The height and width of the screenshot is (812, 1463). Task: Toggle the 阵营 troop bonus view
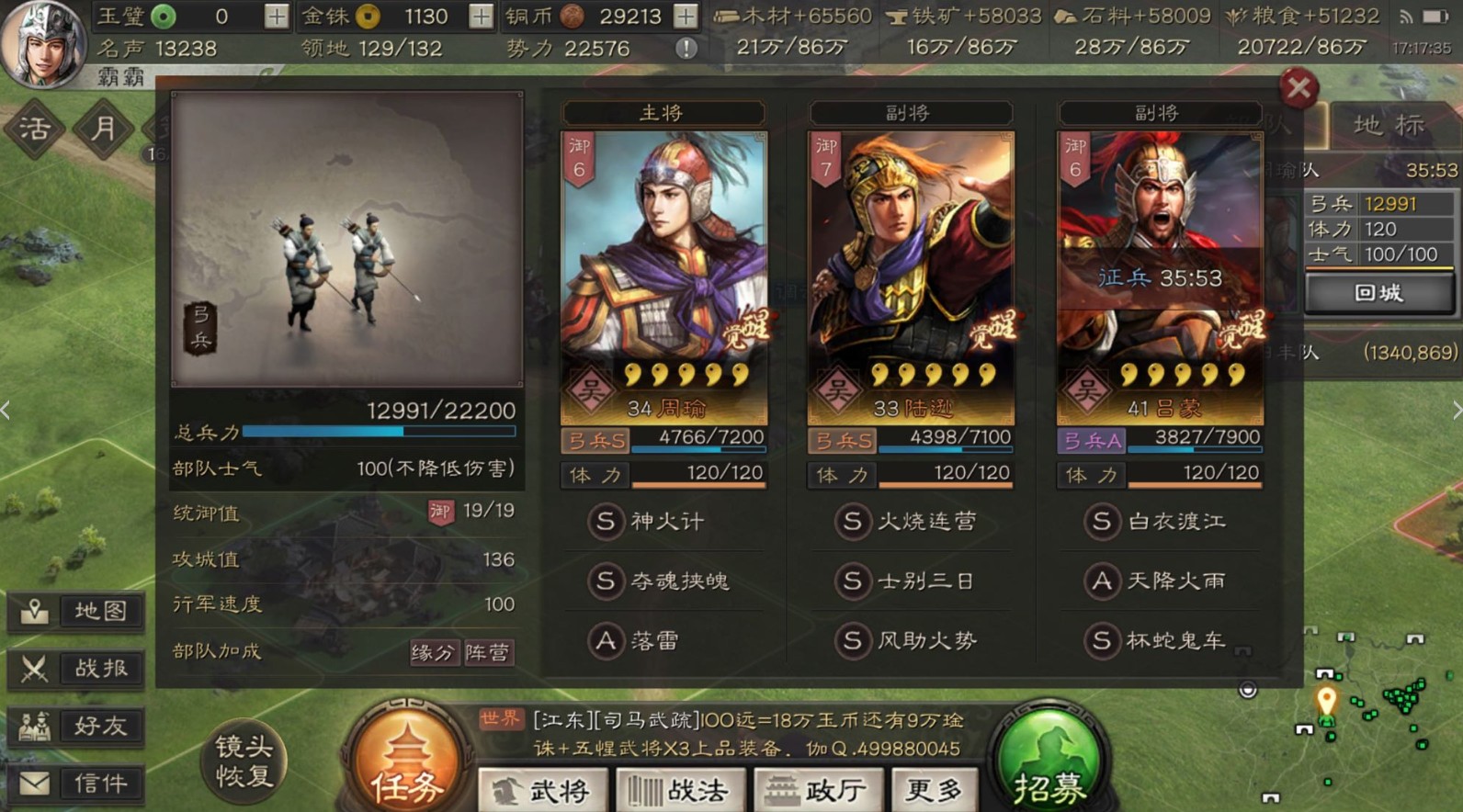(489, 654)
